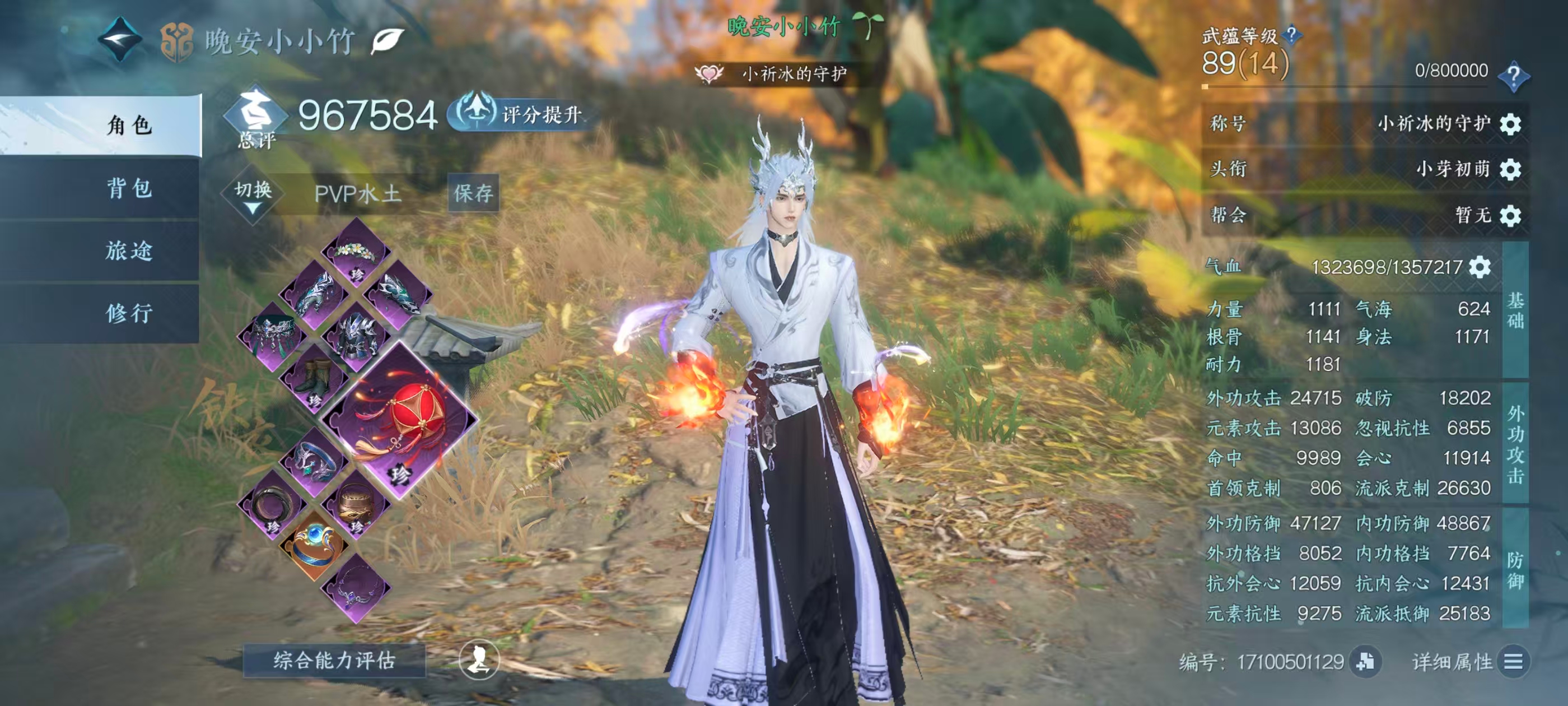Open the 背包 tab

[x=129, y=188]
